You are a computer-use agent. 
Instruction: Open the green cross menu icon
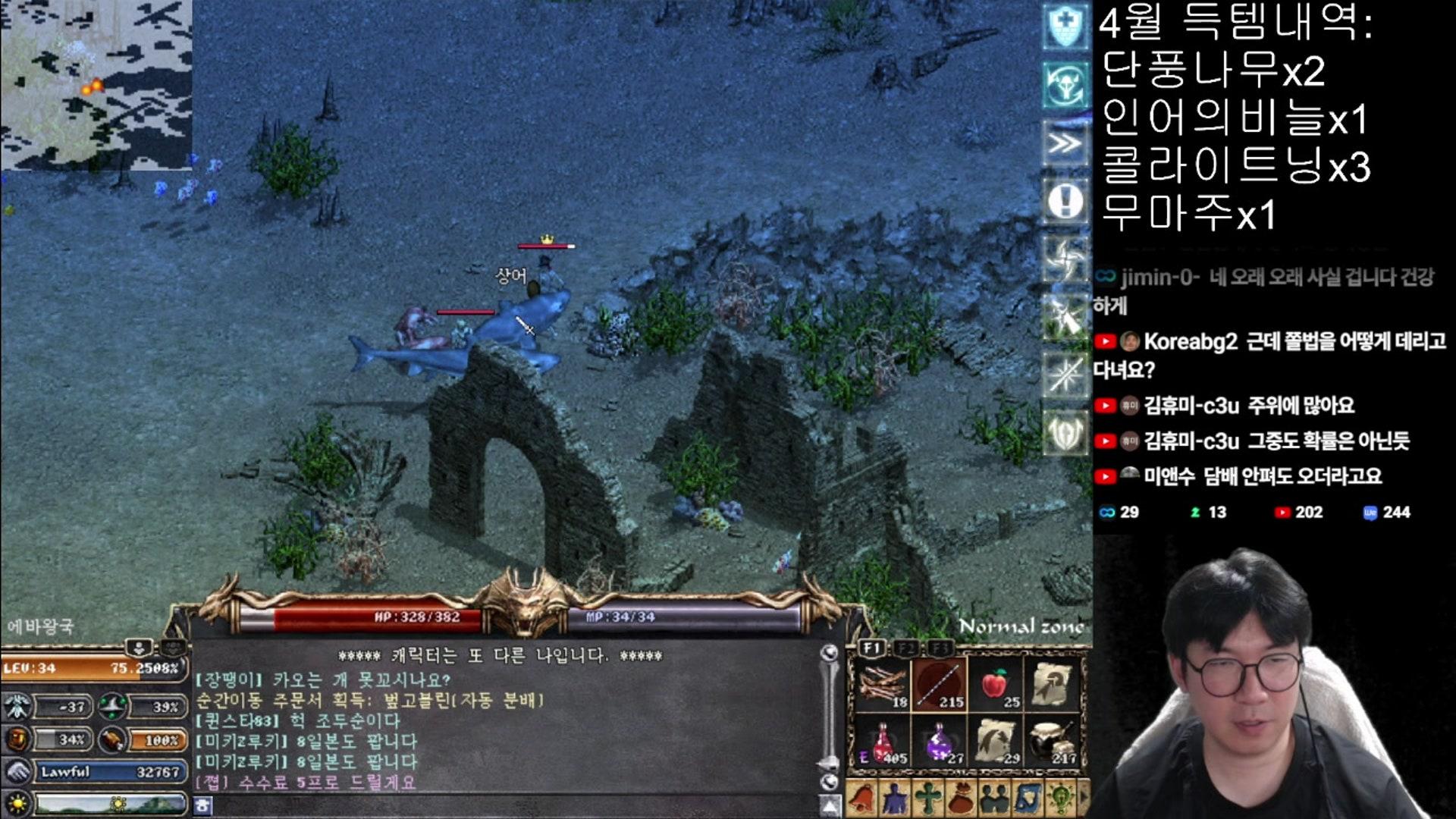[928, 799]
